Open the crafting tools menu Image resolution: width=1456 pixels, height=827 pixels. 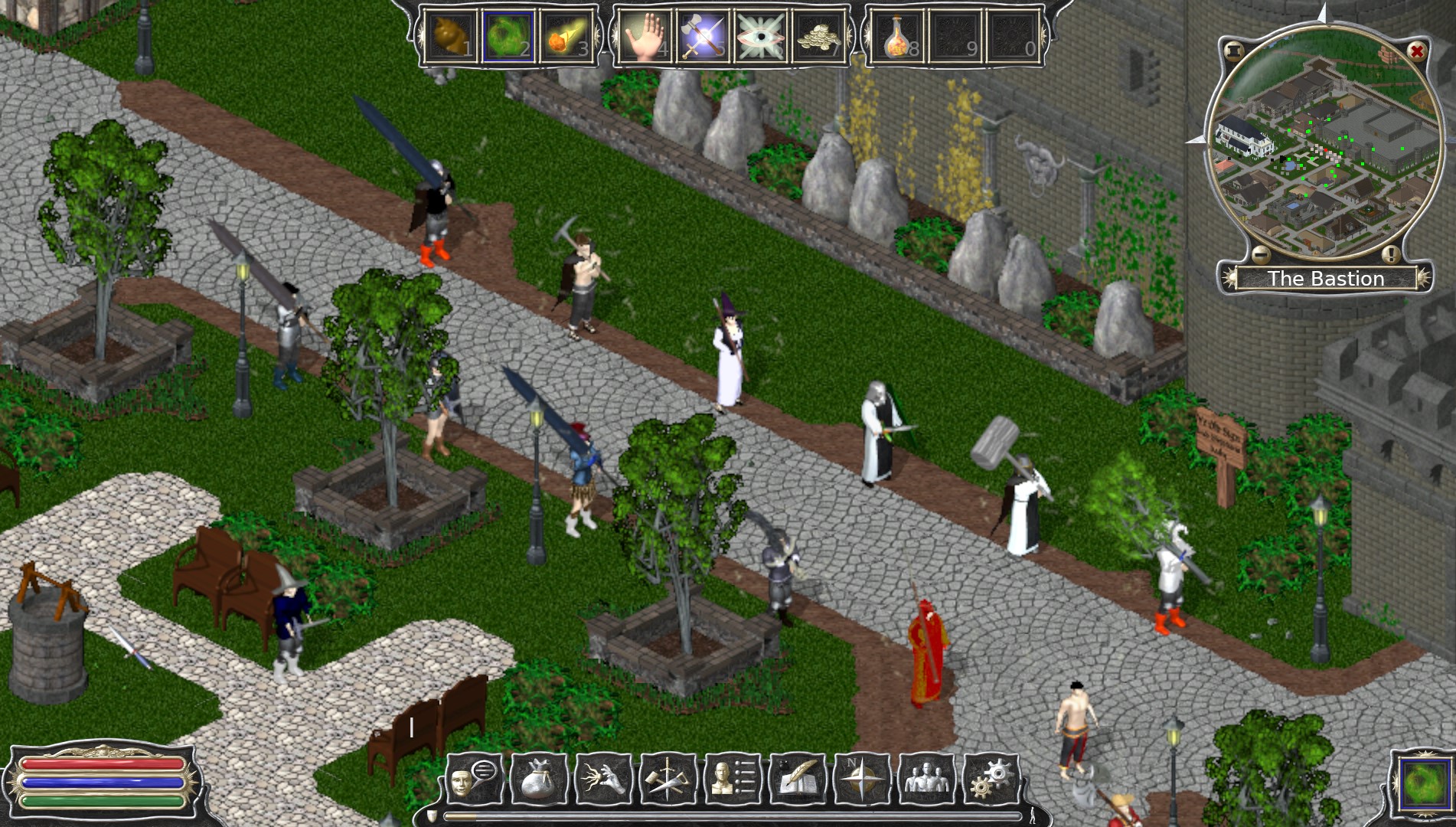(x=668, y=780)
